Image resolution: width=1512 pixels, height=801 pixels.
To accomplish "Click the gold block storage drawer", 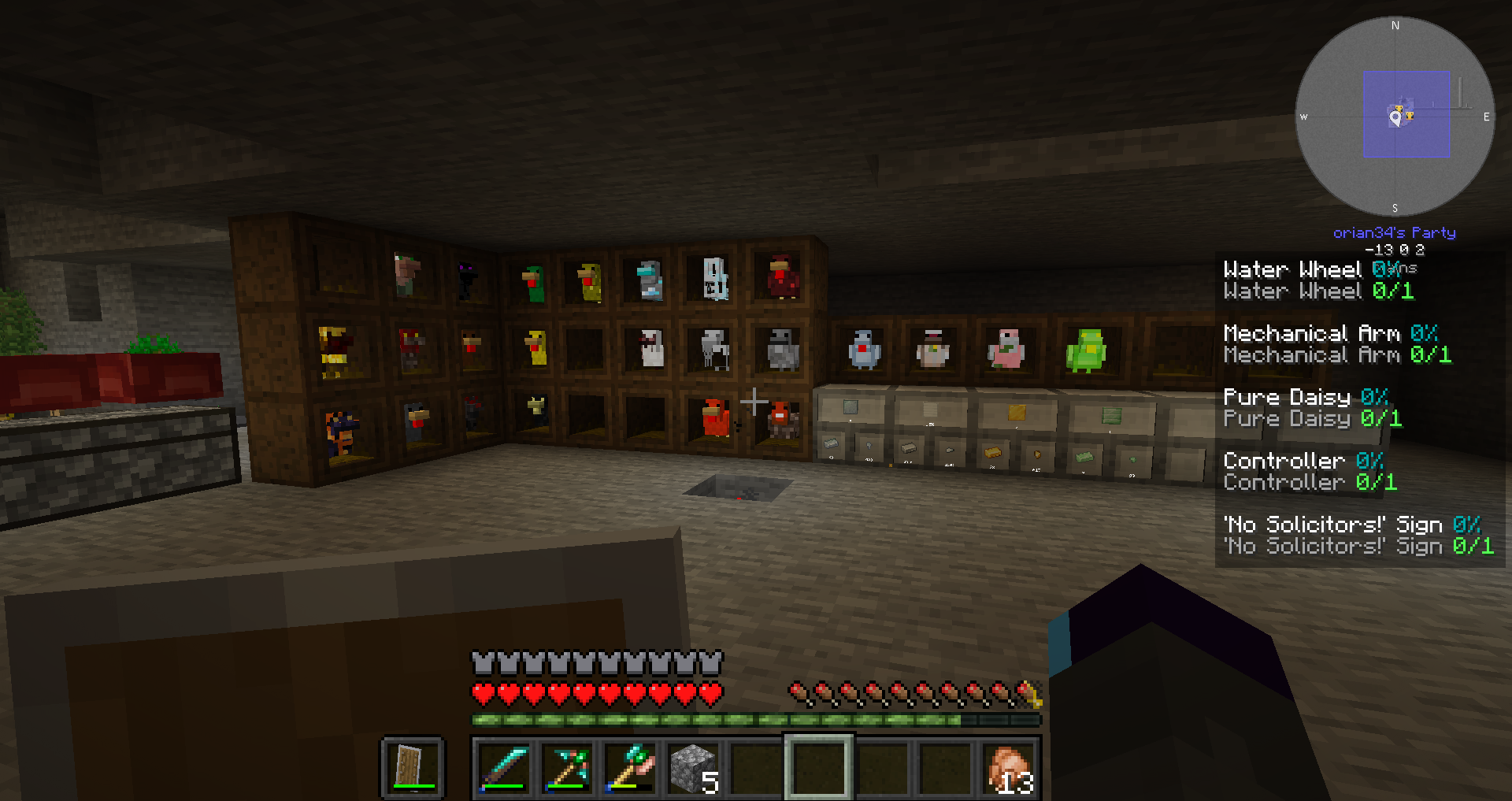I will 1016,411.
